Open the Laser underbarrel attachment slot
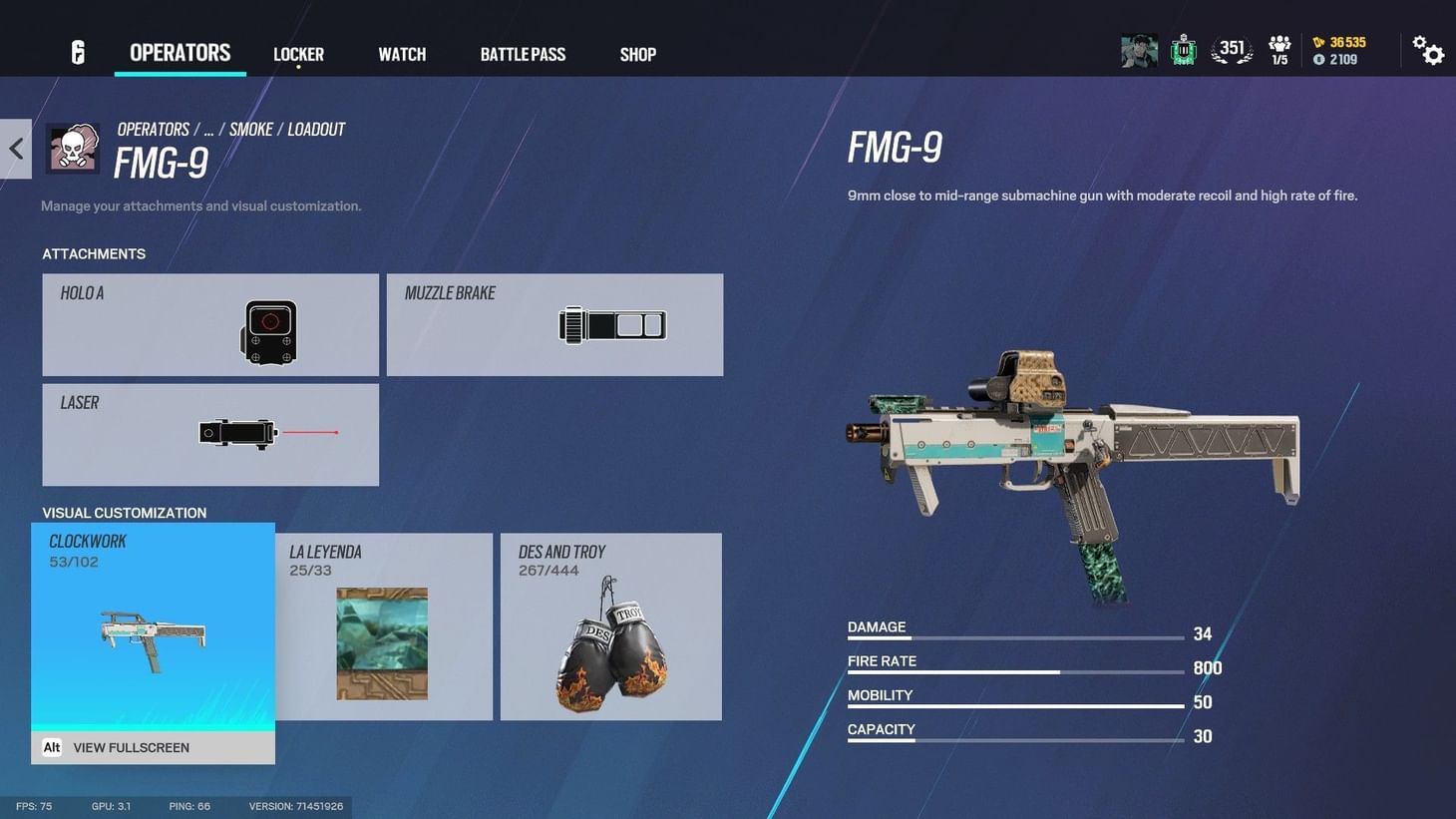Viewport: 1456px width, 819px height. tap(209, 434)
